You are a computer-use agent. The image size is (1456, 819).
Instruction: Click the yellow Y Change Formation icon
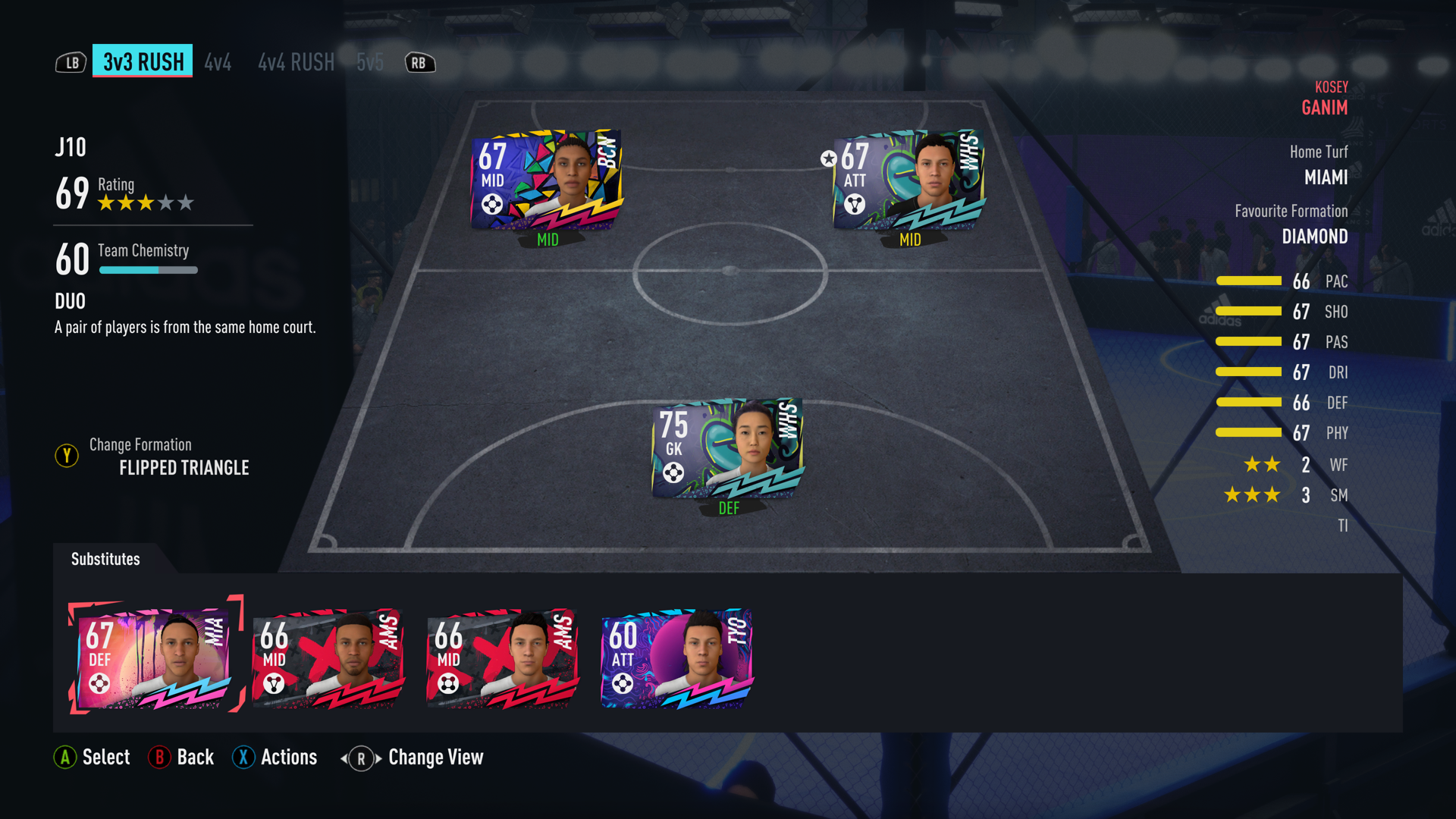(x=67, y=456)
